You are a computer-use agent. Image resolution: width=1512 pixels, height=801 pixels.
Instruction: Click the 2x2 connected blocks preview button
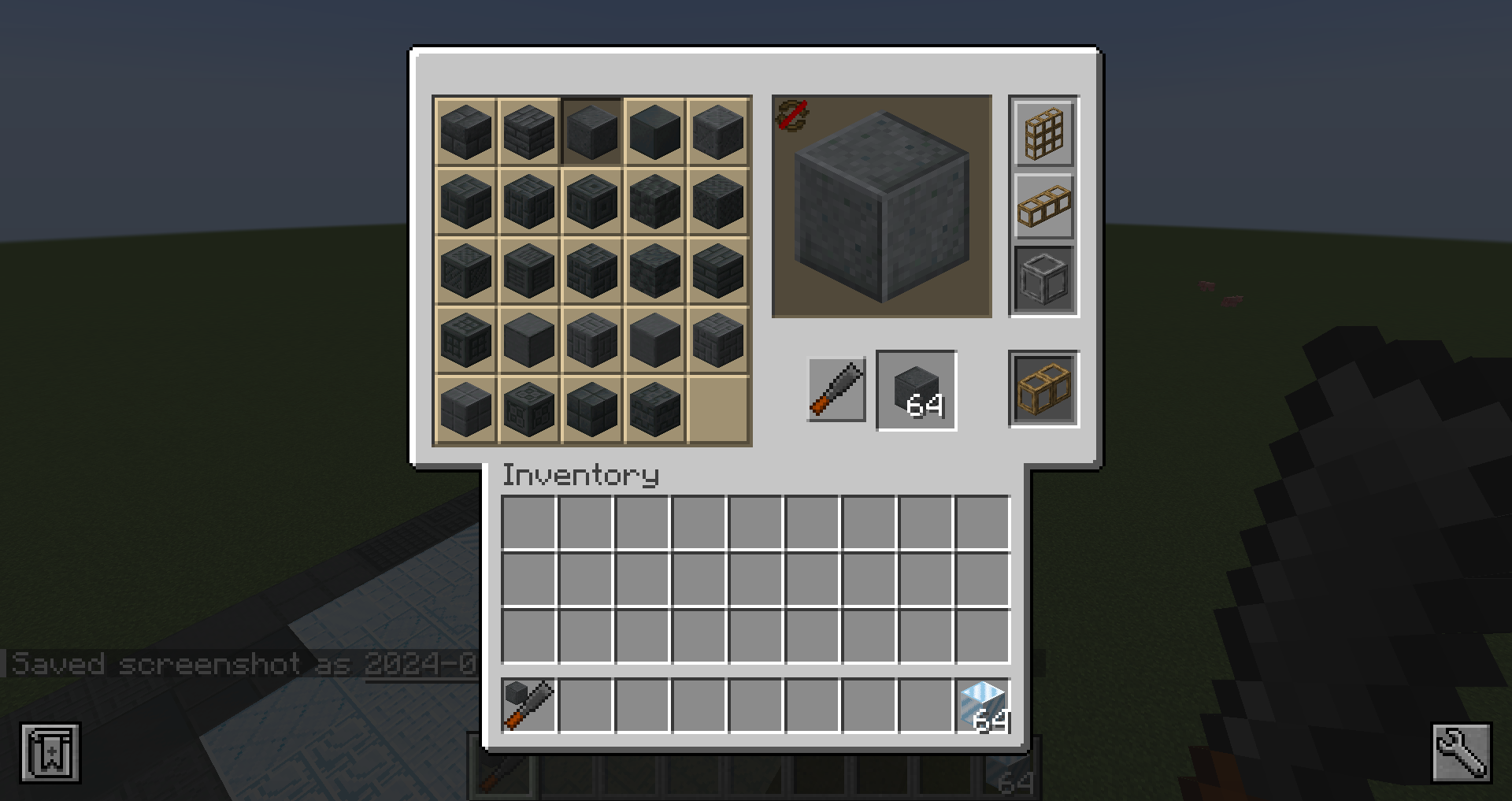click(1043, 388)
